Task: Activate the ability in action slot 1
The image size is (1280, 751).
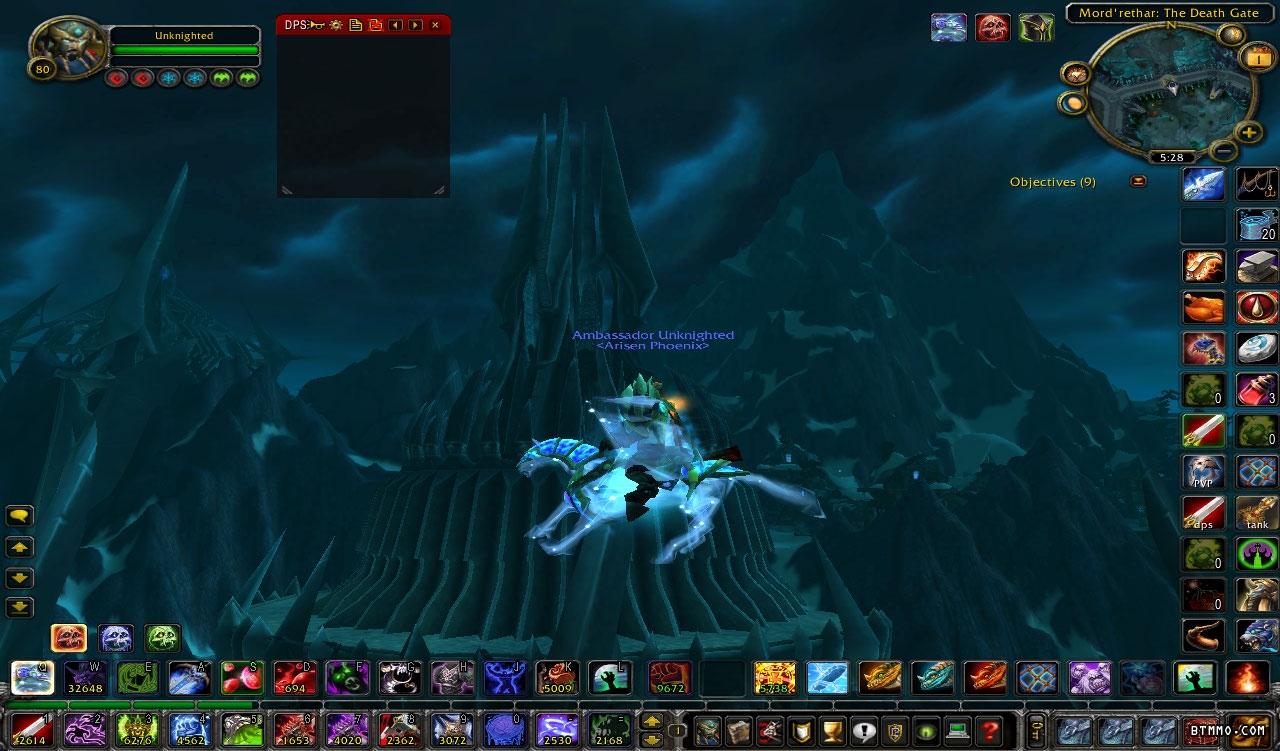Action: pos(31,730)
